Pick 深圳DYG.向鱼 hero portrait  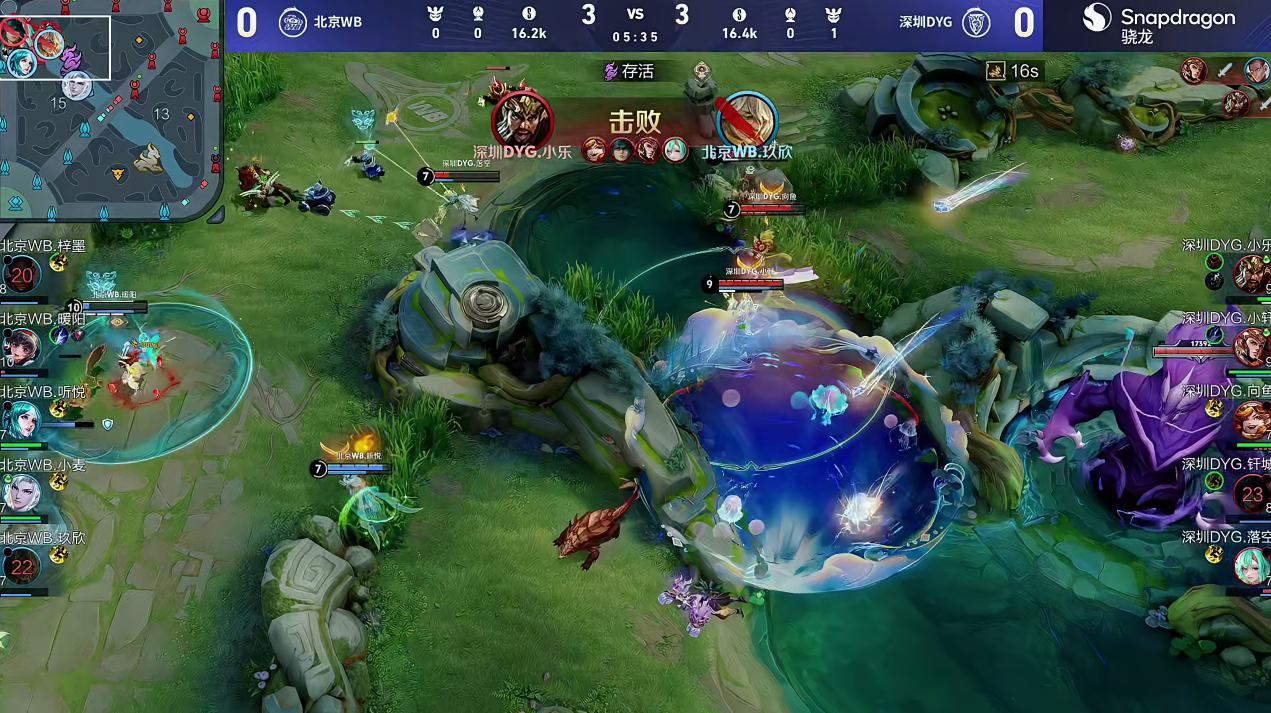pyautogui.click(x=1252, y=420)
